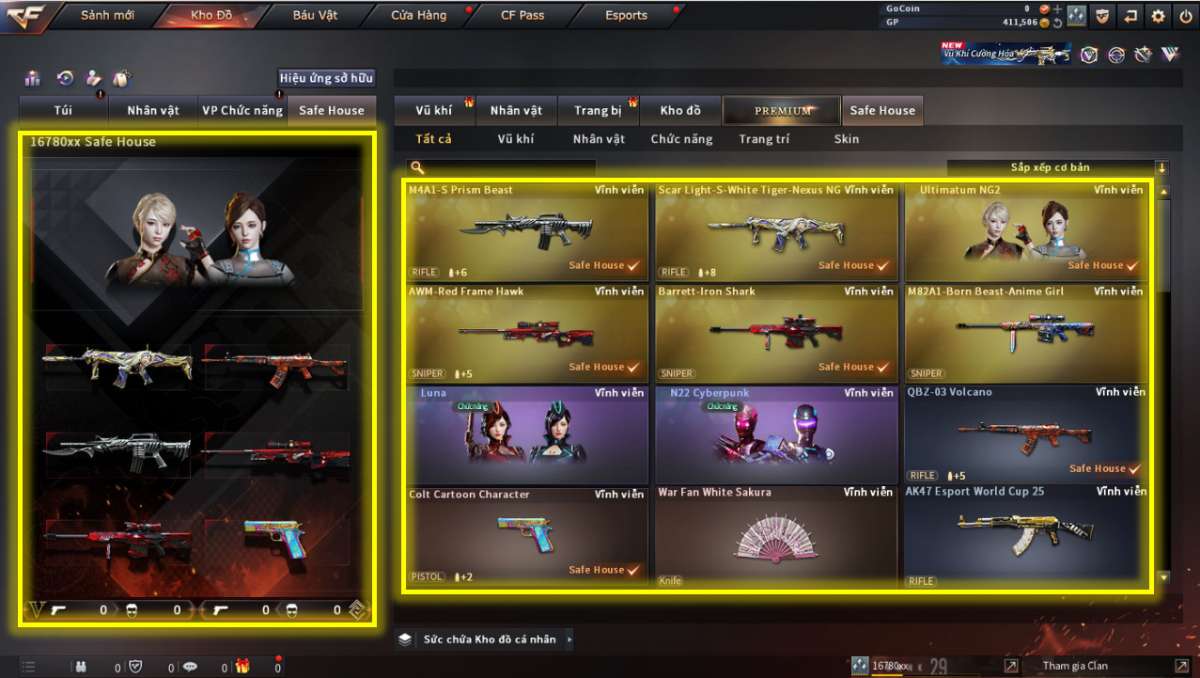The width and height of the screenshot is (1200, 678).
Task: Click the Hiệu ứng sở hữu button
Action: 326,78
